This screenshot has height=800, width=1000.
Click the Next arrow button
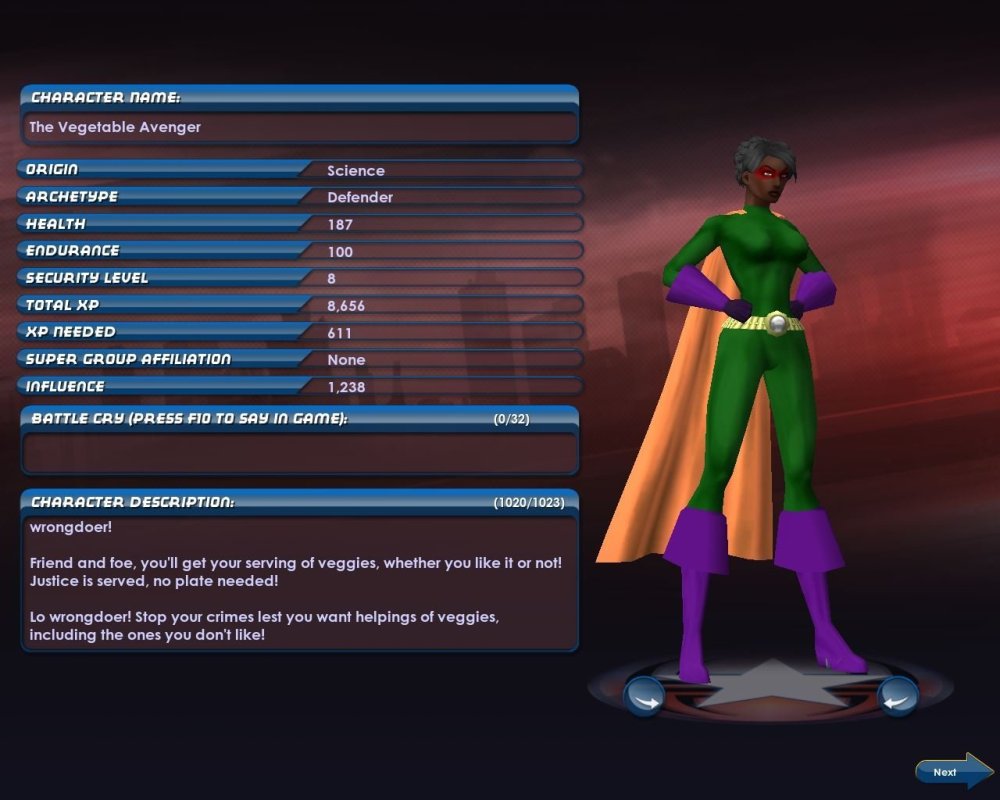[953, 771]
